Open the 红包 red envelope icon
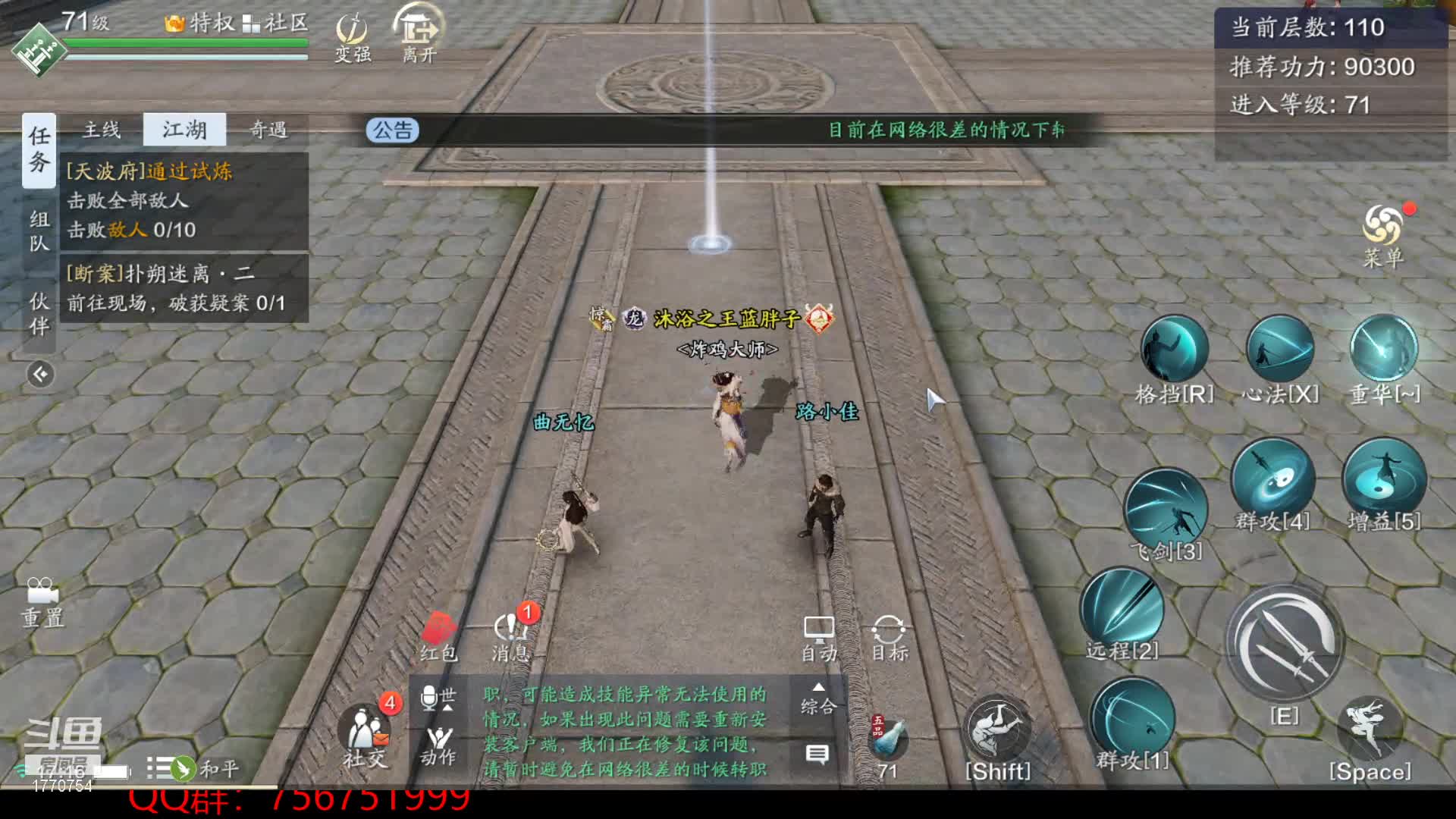 point(439,637)
